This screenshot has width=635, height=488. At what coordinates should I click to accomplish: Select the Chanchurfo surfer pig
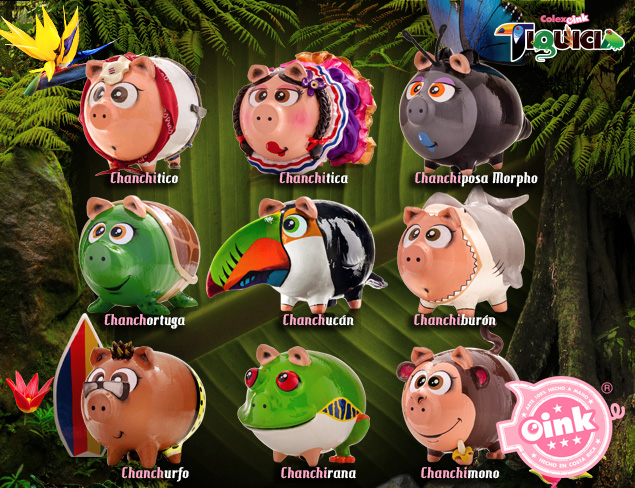(140, 402)
